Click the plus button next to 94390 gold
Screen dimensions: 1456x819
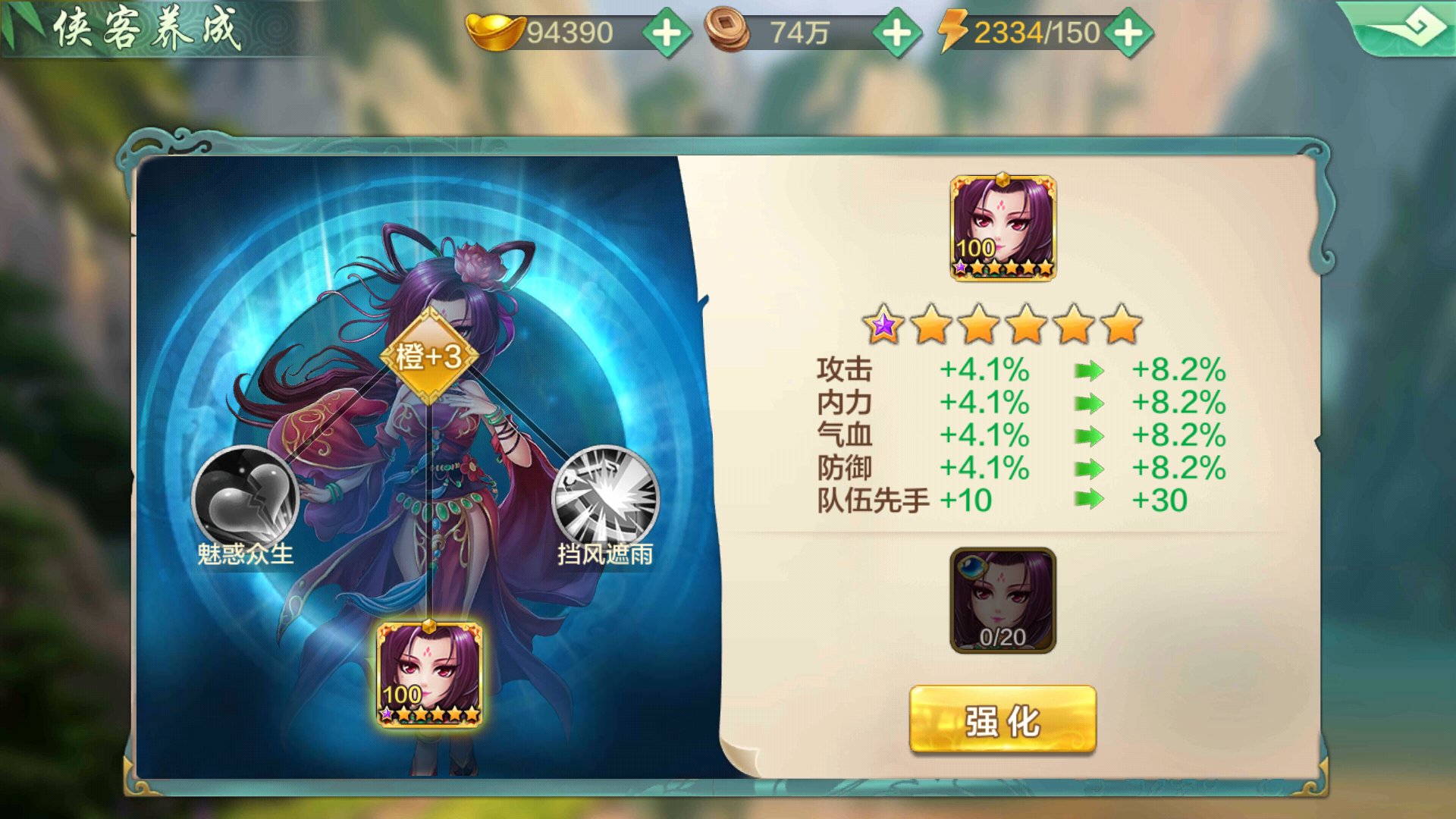pos(667,32)
